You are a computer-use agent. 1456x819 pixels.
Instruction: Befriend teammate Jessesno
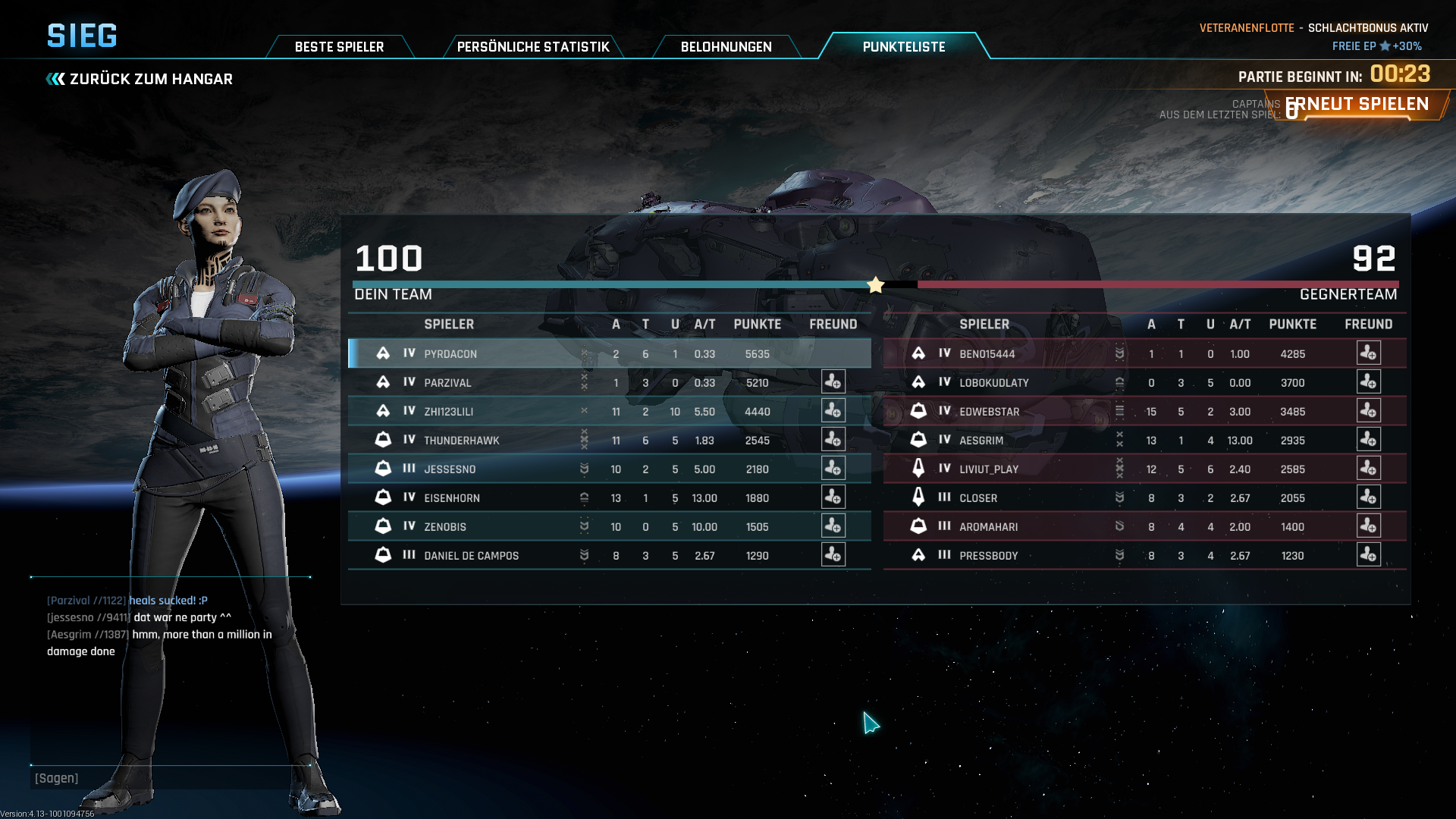click(833, 469)
